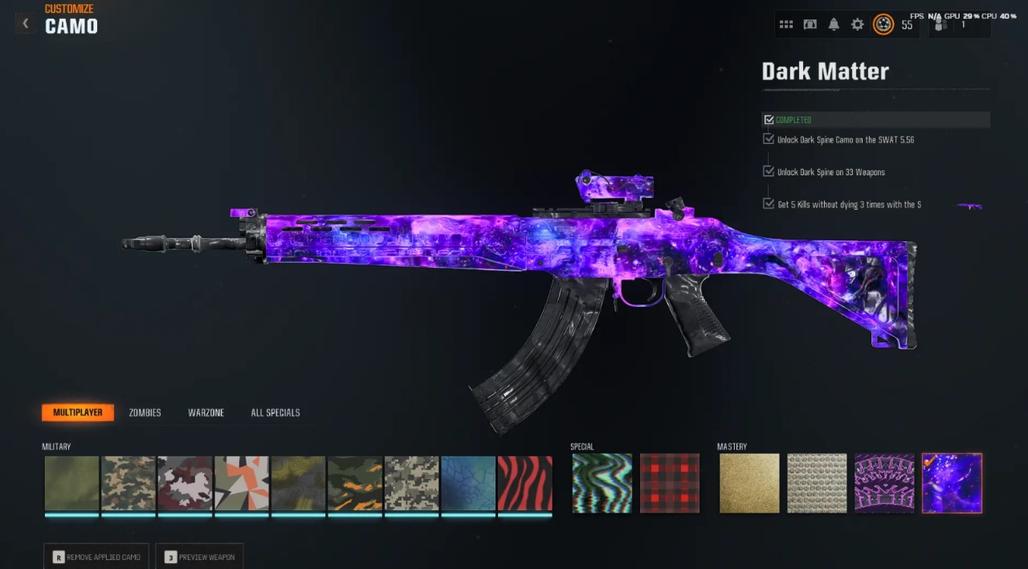Show the All Specials tab
Image resolution: width=1028 pixels, height=569 pixels.
click(x=275, y=413)
